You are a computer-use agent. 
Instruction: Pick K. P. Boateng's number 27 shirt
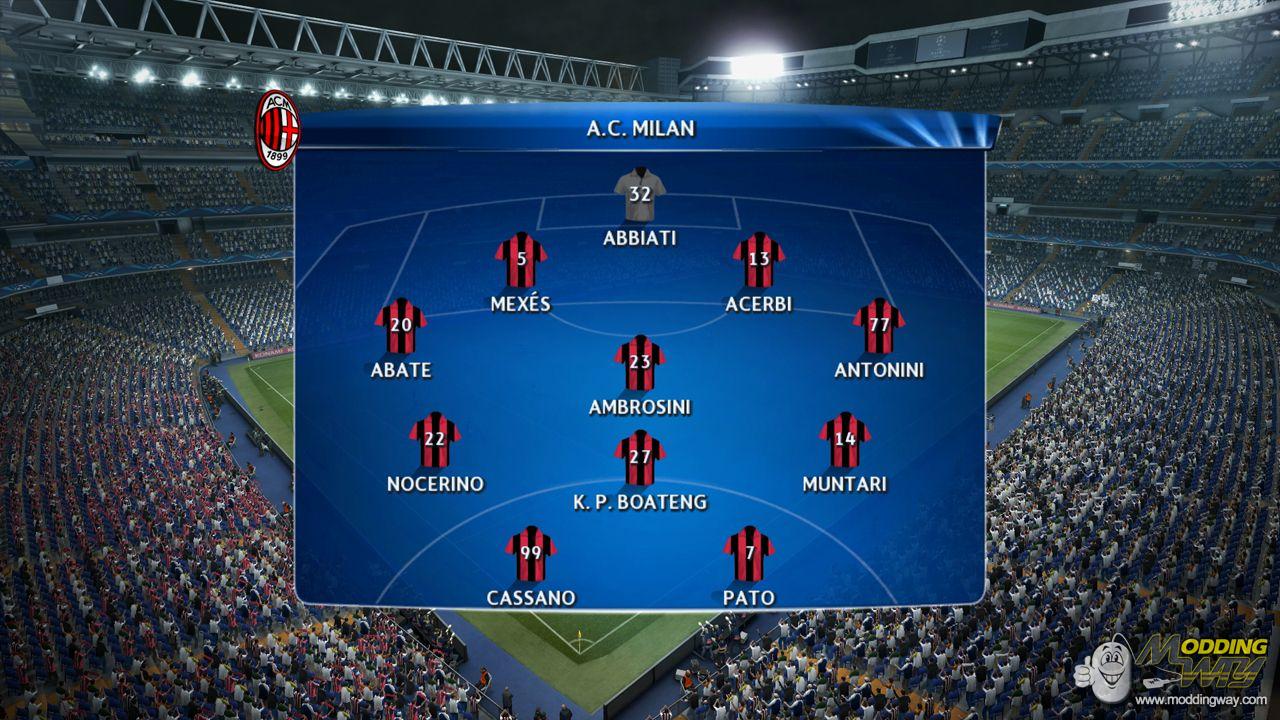pos(640,458)
